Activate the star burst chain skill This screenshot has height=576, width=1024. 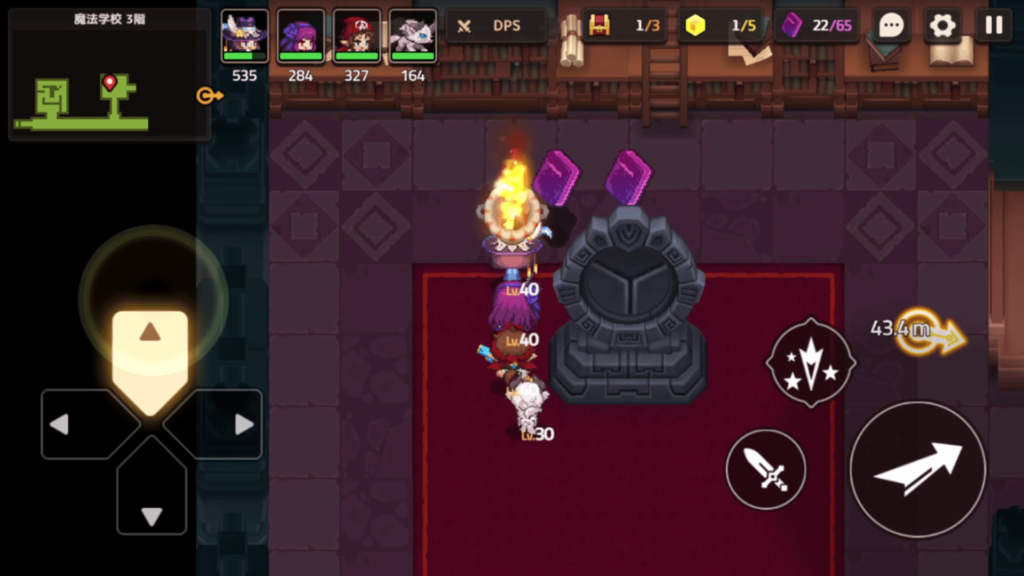coord(810,363)
